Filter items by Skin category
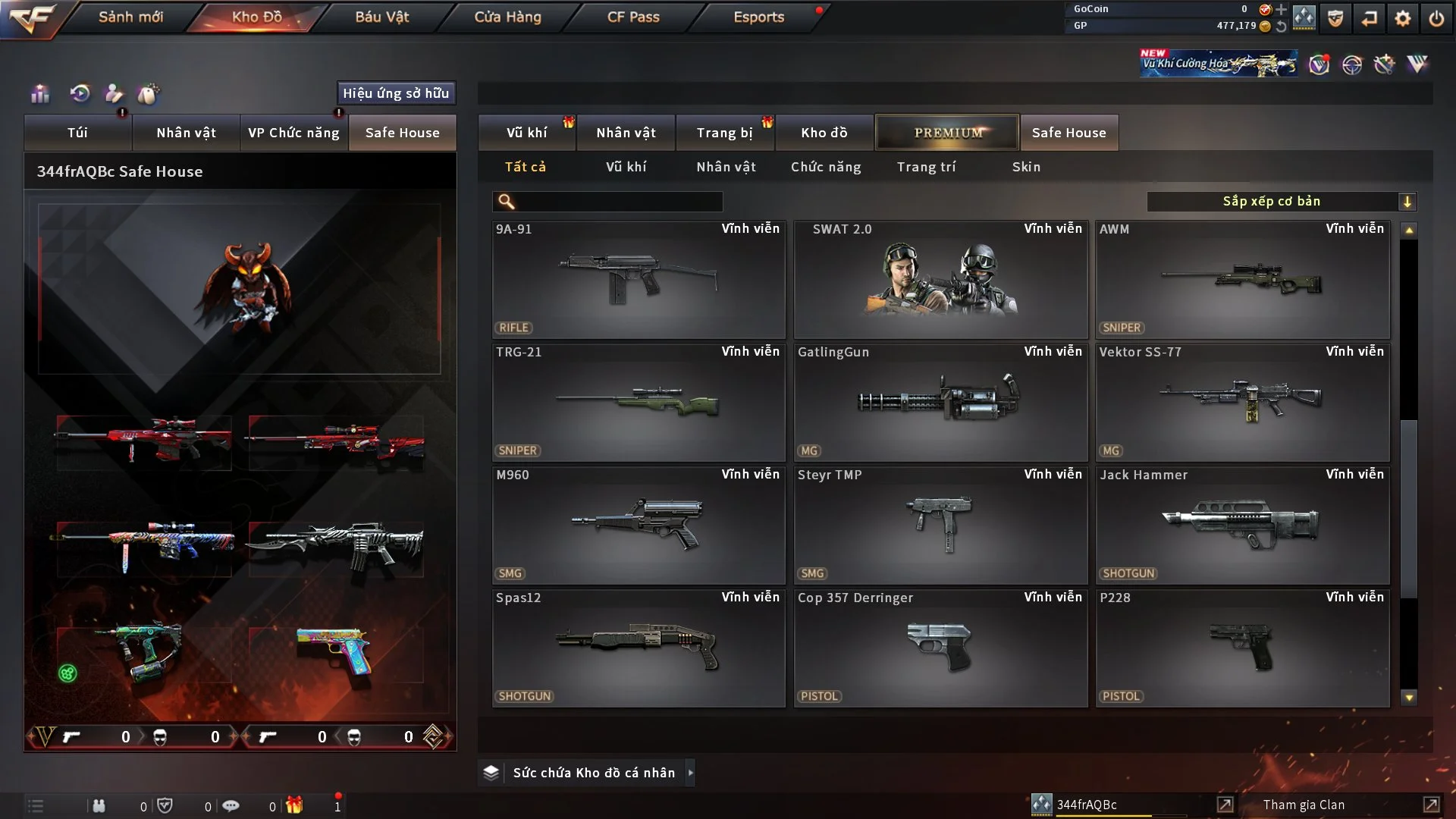 coord(1026,167)
